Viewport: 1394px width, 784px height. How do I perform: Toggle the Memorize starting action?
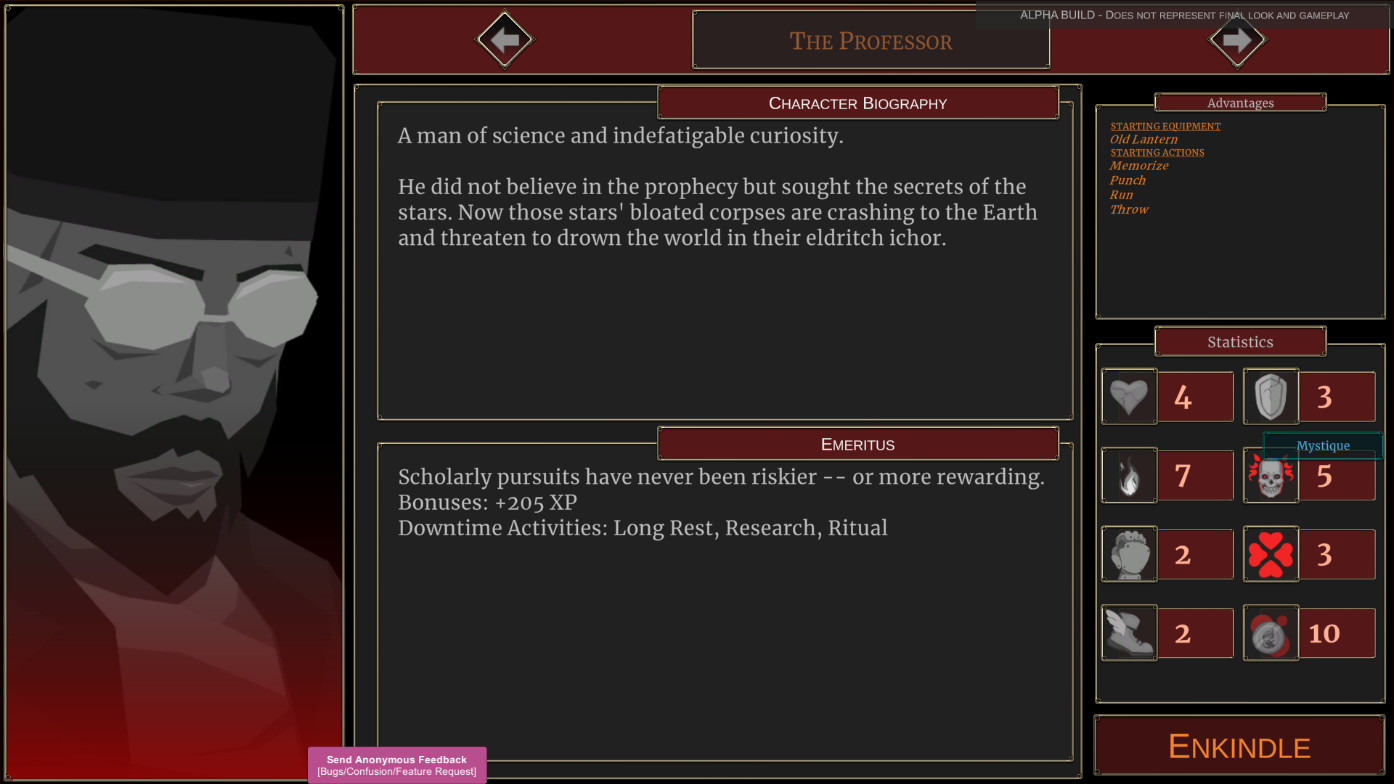click(x=1139, y=165)
